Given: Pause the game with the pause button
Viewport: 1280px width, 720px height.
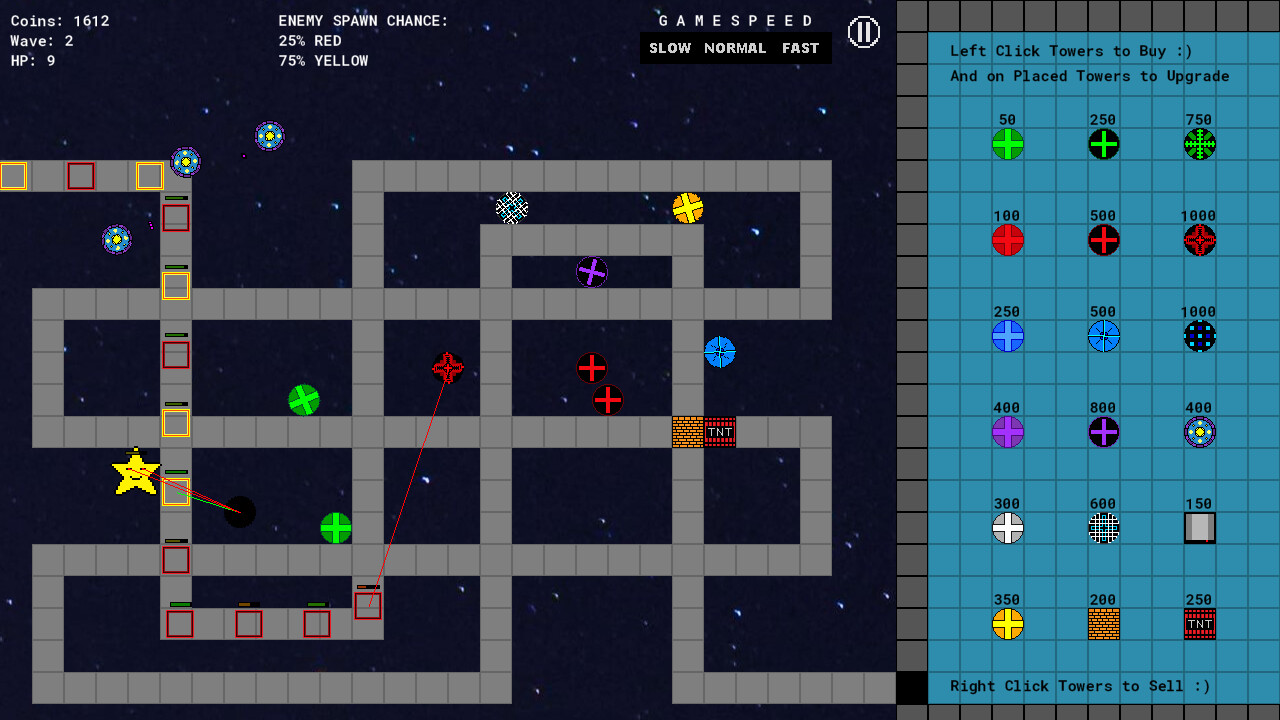Looking at the screenshot, I should pos(862,31).
